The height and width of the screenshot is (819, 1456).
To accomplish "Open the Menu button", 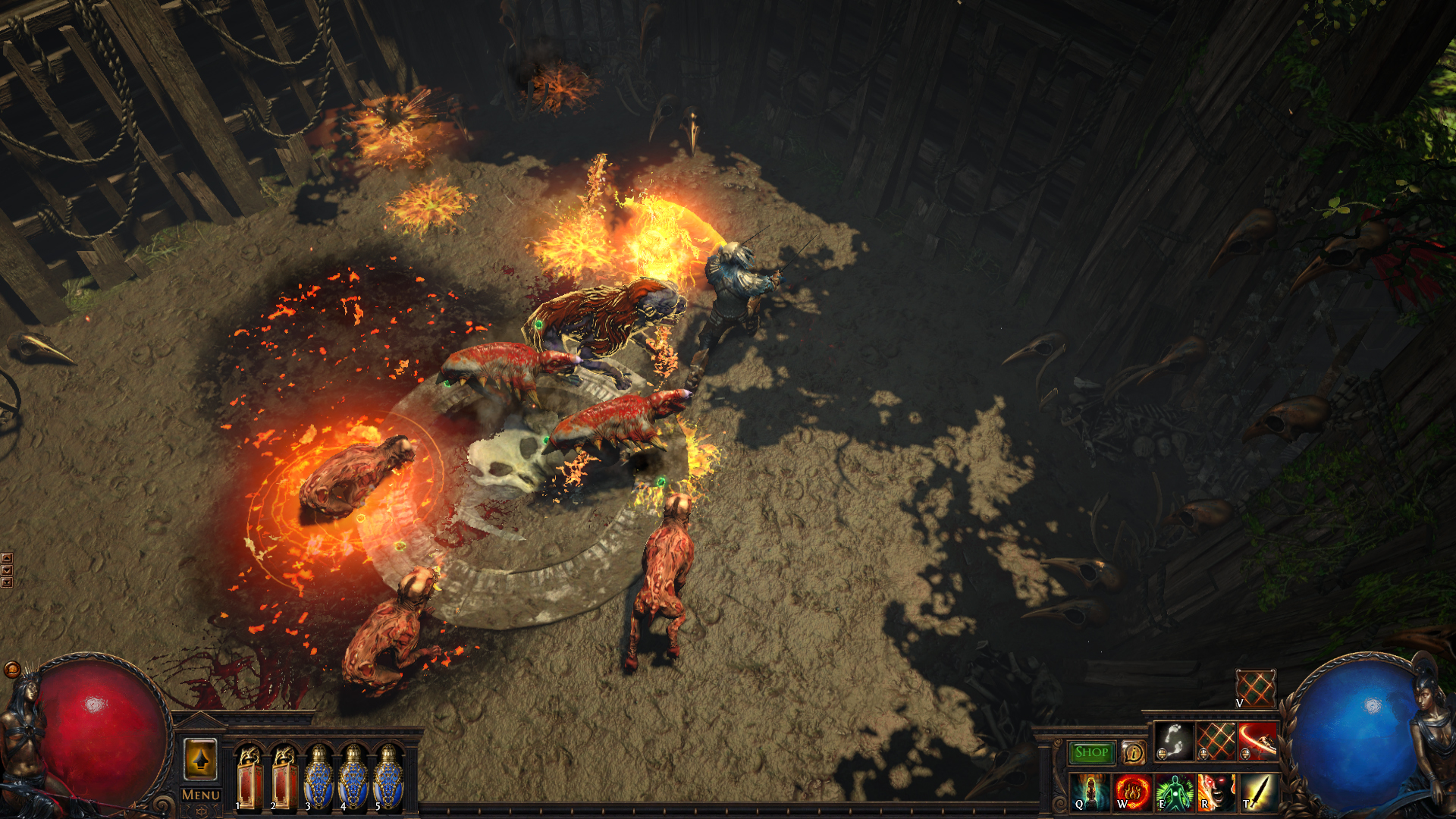I will pyautogui.click(x=201, y=795).
